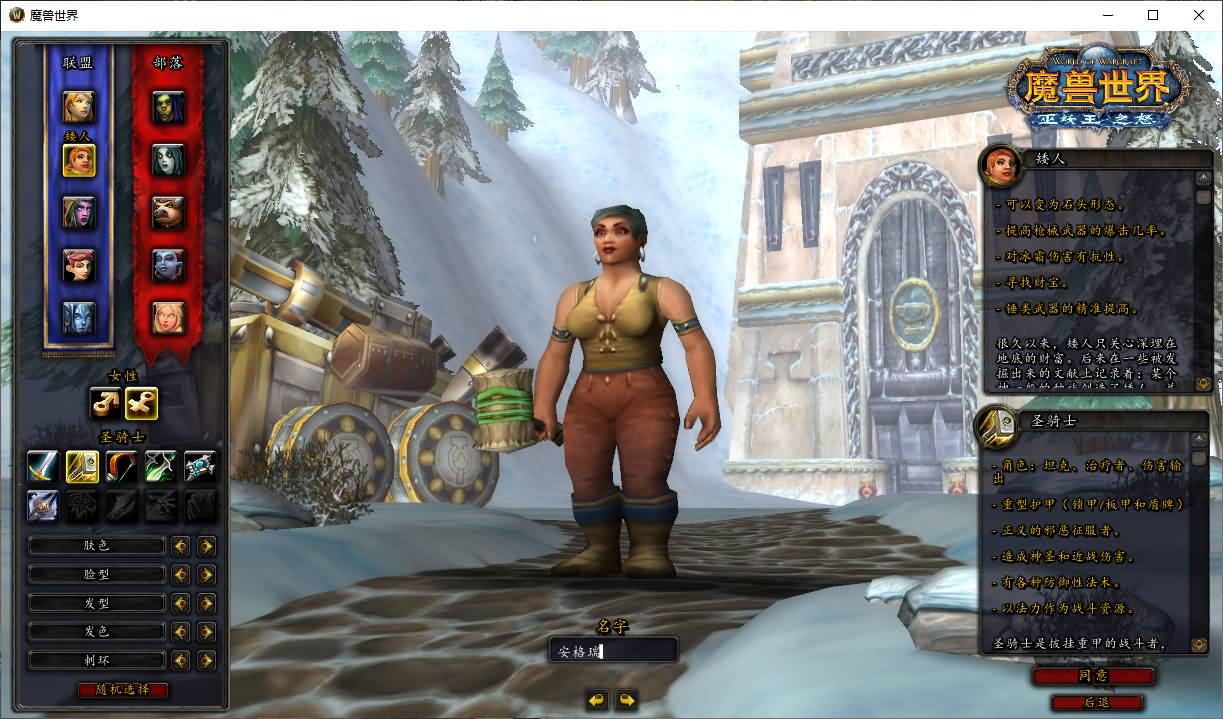Go back with the 后退 button
1223x719 pixels.
click(1096, 703)
